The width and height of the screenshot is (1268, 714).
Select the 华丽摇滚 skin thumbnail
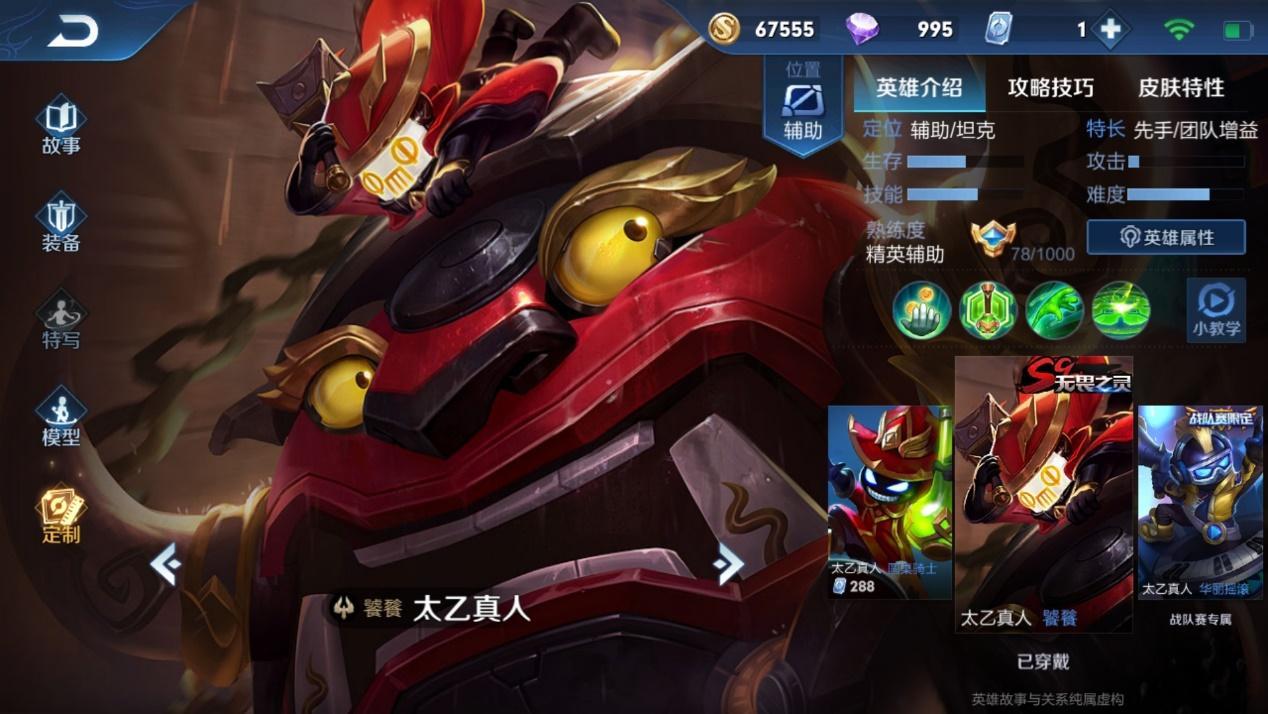(x=1200, y=500)
